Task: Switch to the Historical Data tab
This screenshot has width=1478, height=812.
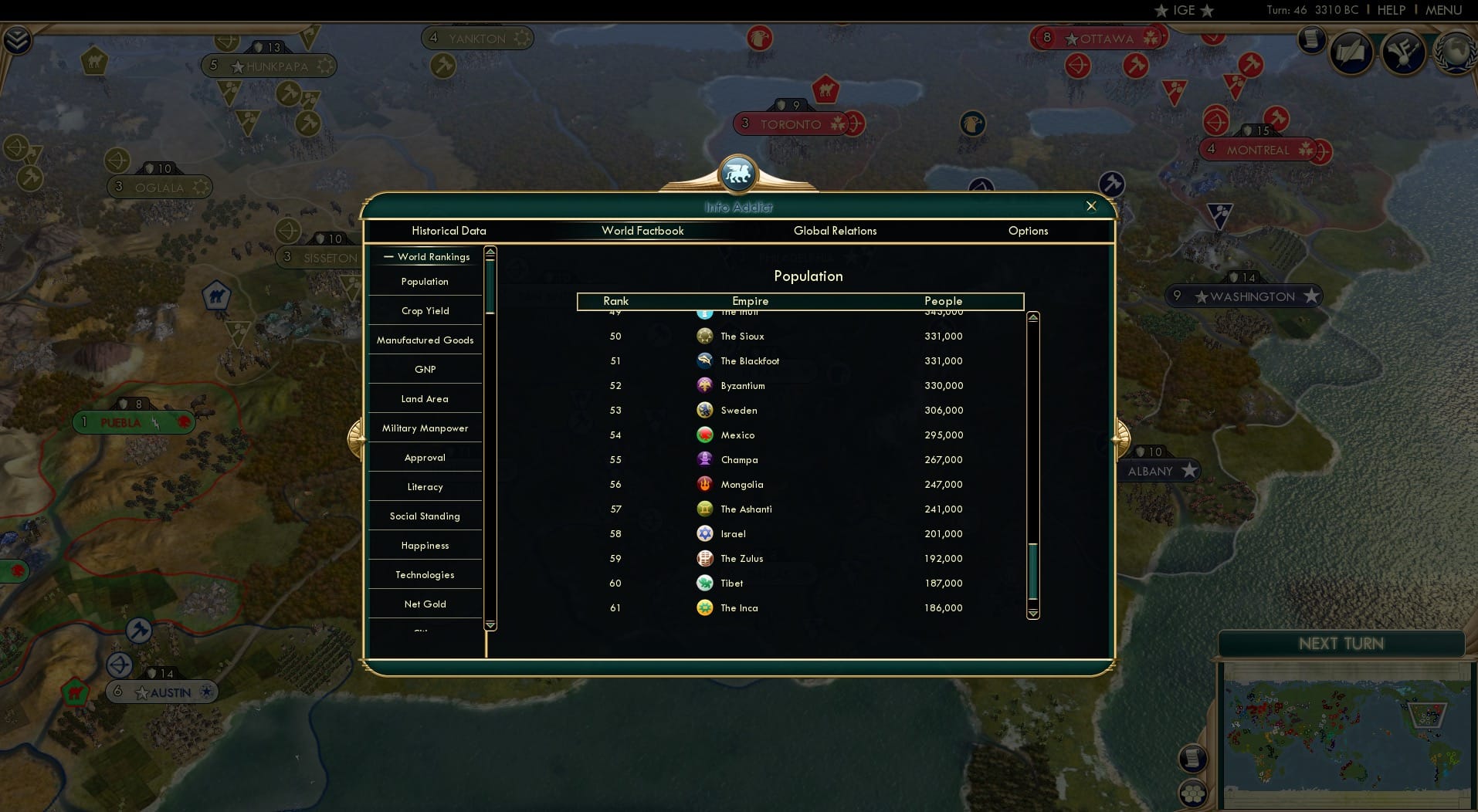Action: point(449,231)
